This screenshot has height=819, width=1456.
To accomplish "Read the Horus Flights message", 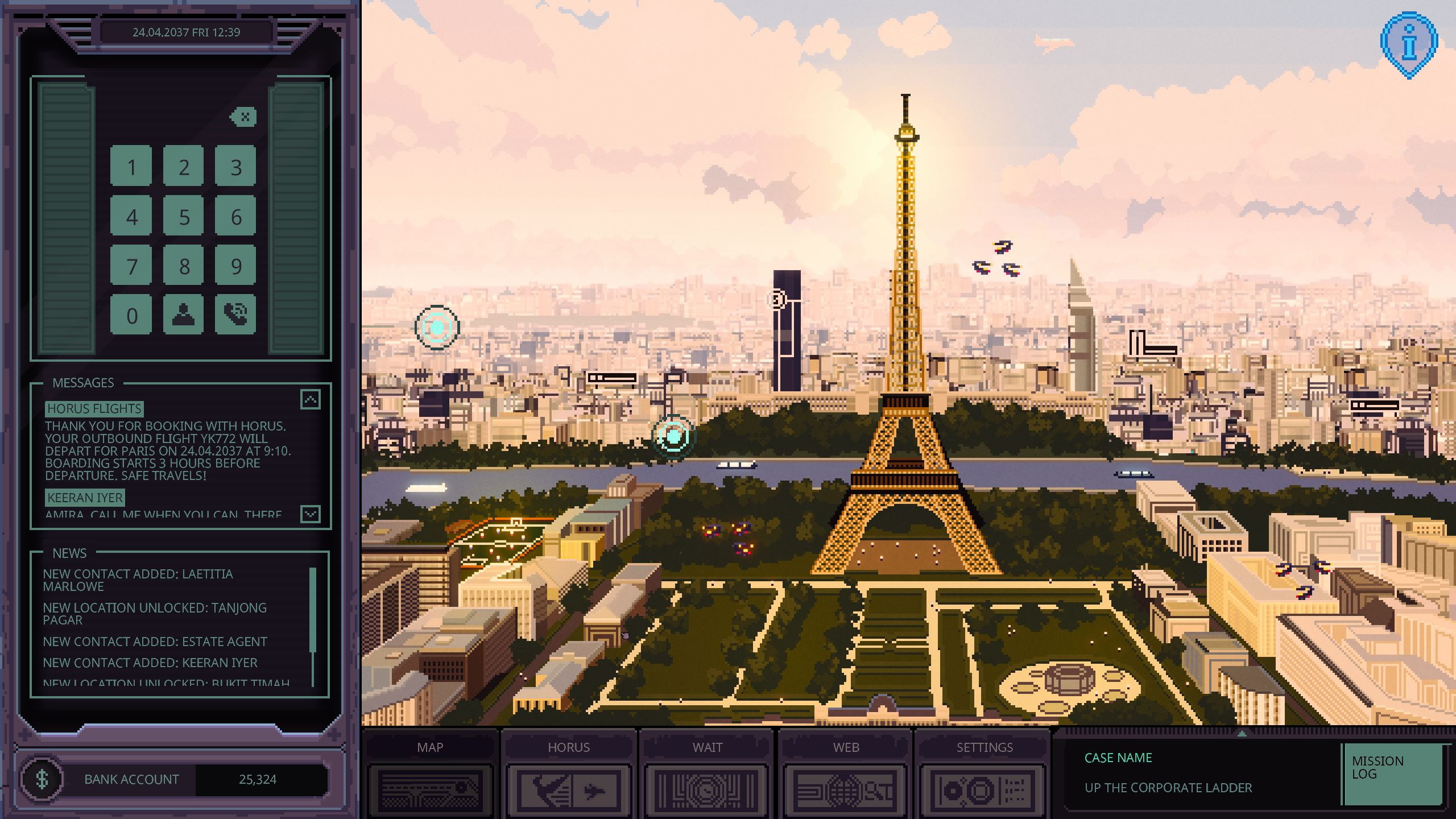I will click(168, 444).
